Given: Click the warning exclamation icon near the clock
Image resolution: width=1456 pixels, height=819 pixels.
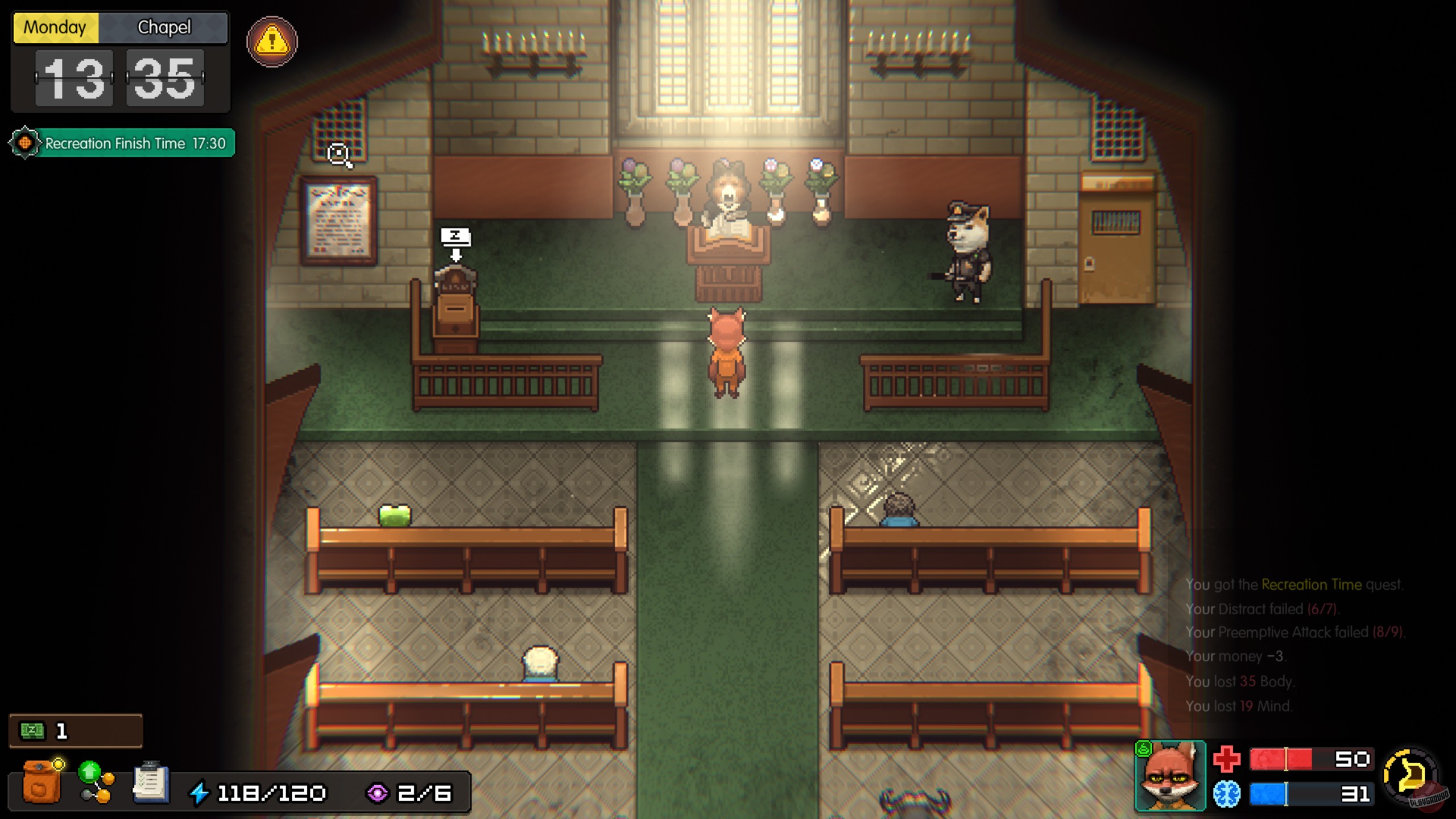Looking at the screenshot, I should (271, 42).
